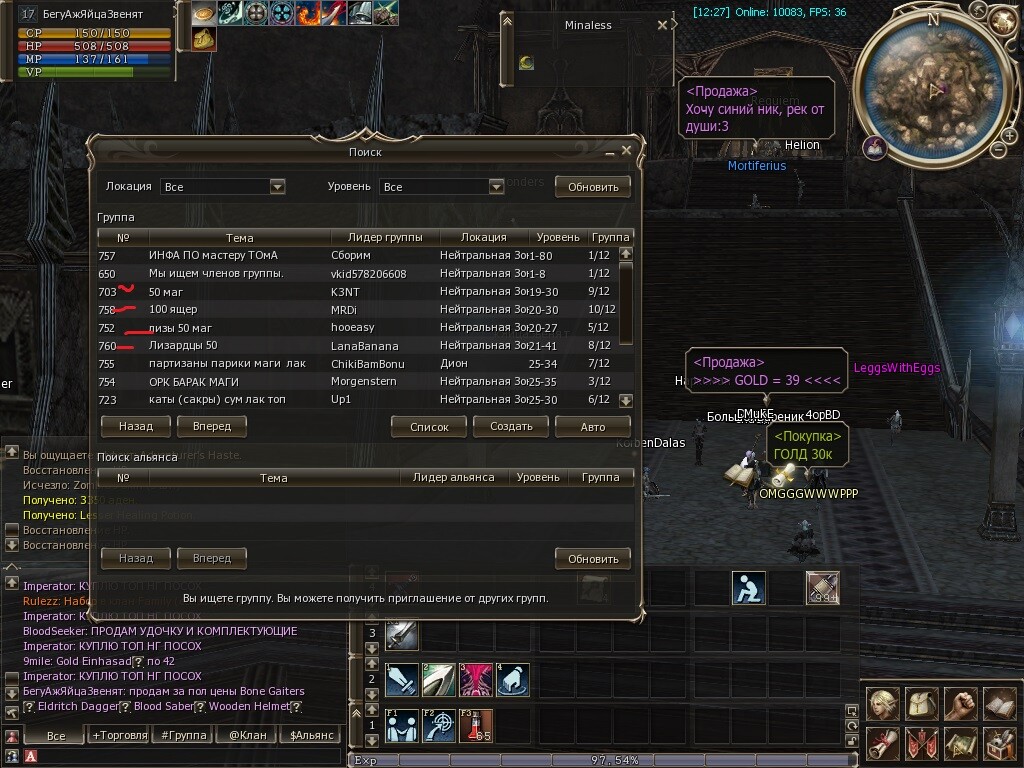Image resolution: width=1024 pixels, height=768 pixels.
Task: Switch to the $Альянс chat tab
Action: click(x=309, y=735)
